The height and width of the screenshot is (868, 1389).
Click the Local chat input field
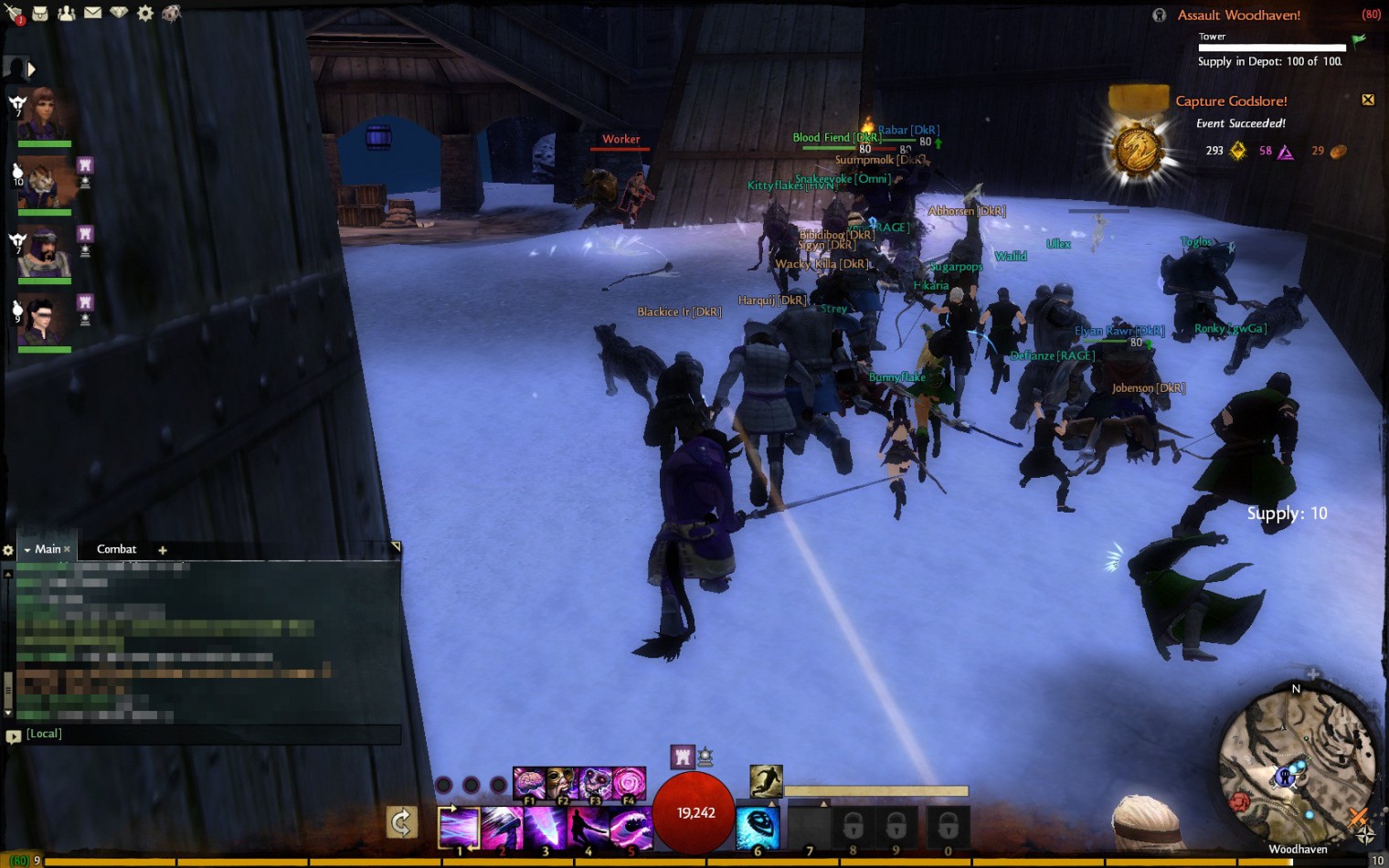tap(210, 735)
